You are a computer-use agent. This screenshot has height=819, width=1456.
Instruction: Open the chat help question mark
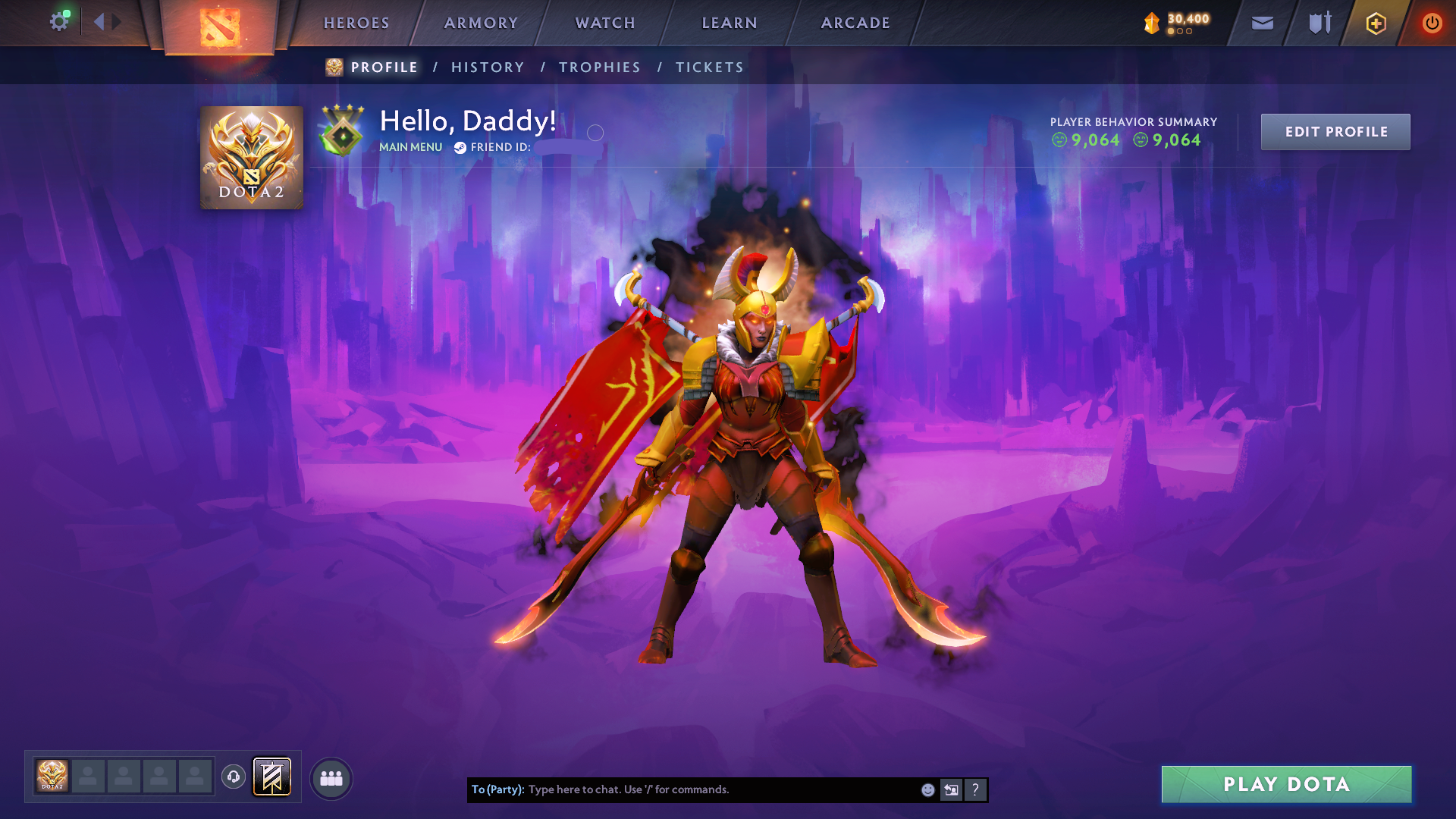(975, 790)
